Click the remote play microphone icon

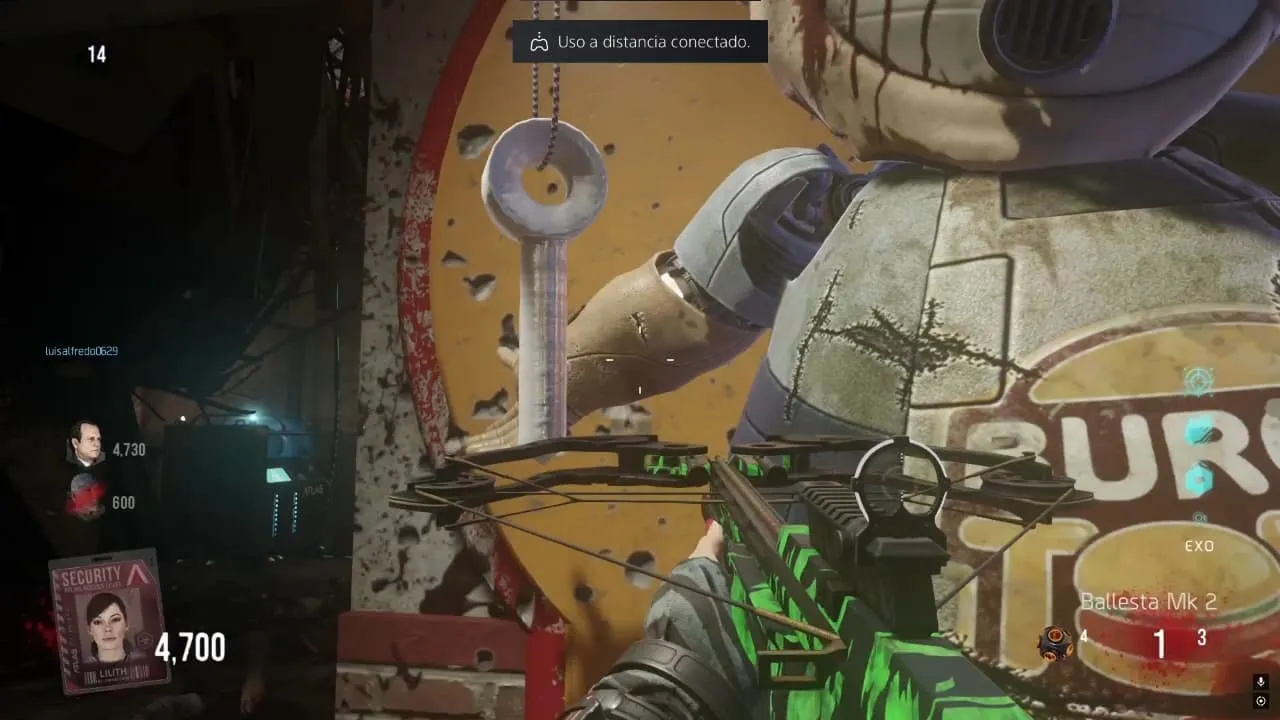1261,682
